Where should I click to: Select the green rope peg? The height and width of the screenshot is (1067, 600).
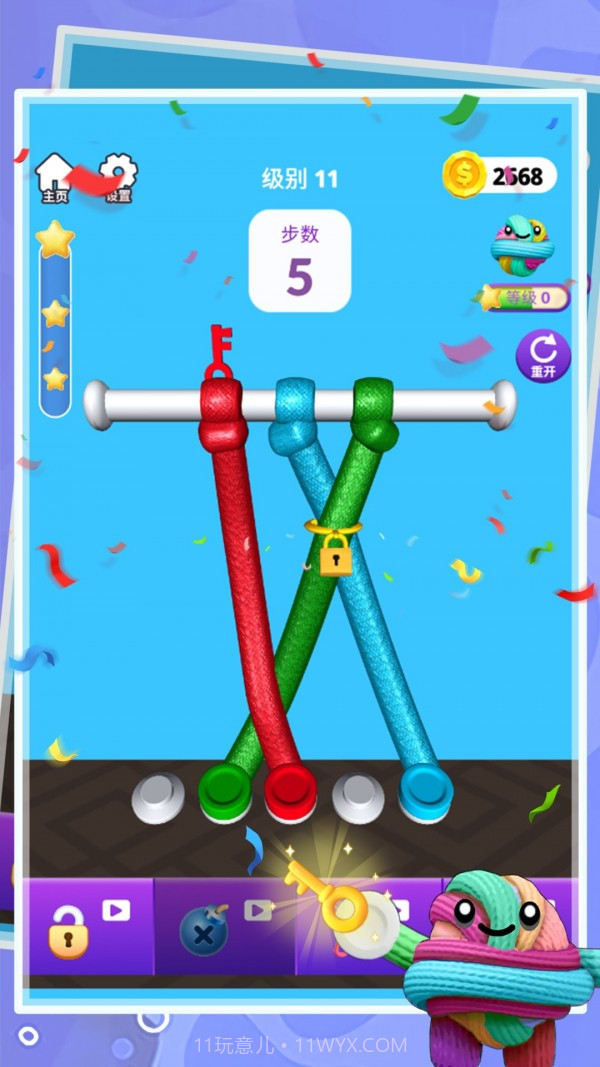tap(223, 786)
